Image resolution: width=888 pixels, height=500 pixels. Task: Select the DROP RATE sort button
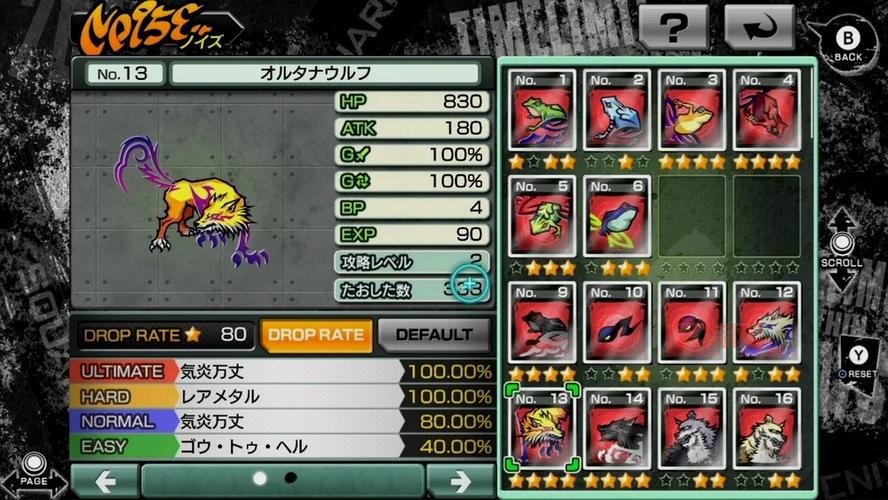pos(316,335)
